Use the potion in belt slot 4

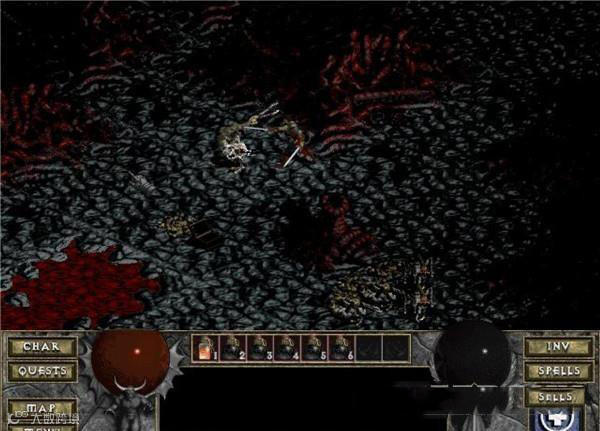point(286,347)
